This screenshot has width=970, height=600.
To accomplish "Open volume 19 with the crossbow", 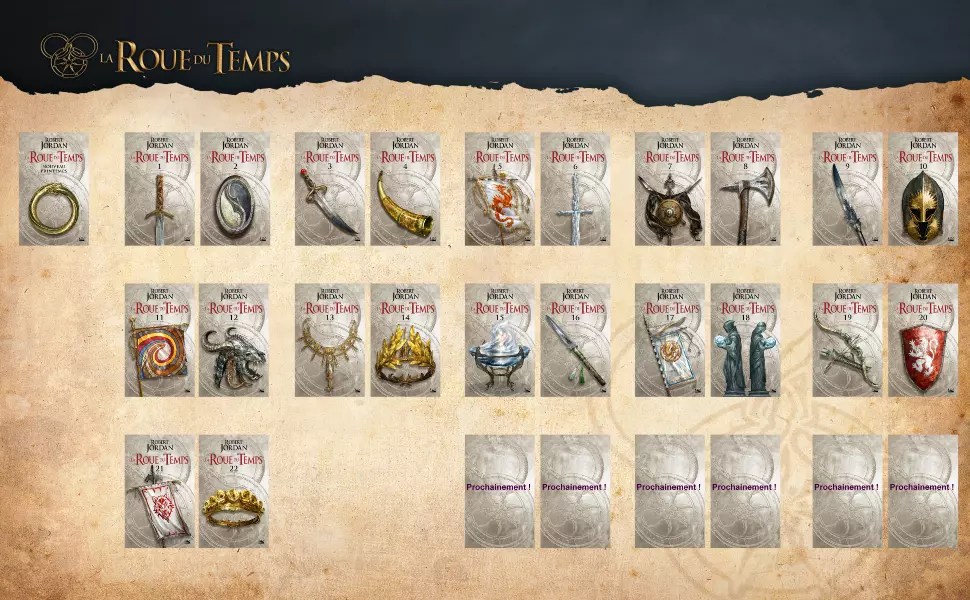I will tap(847, 340).
